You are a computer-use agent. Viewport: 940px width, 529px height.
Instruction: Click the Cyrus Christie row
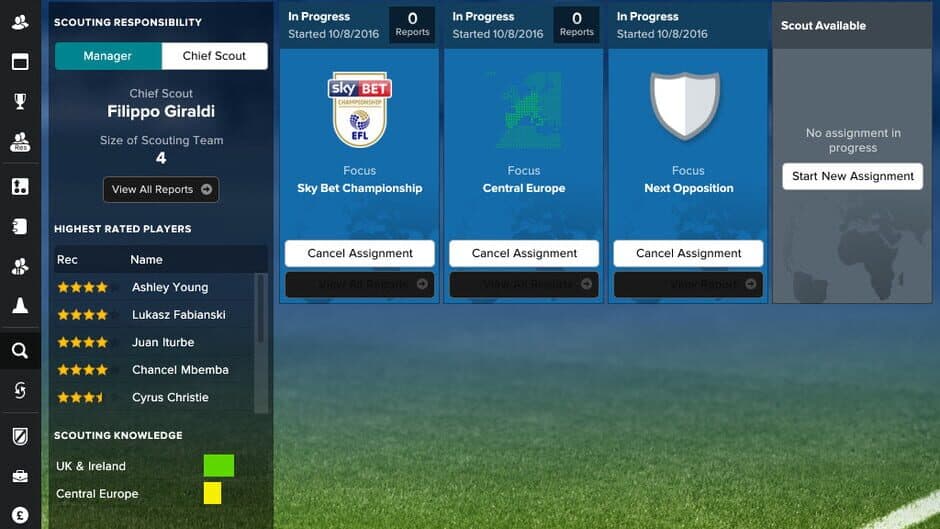(170, 397)
